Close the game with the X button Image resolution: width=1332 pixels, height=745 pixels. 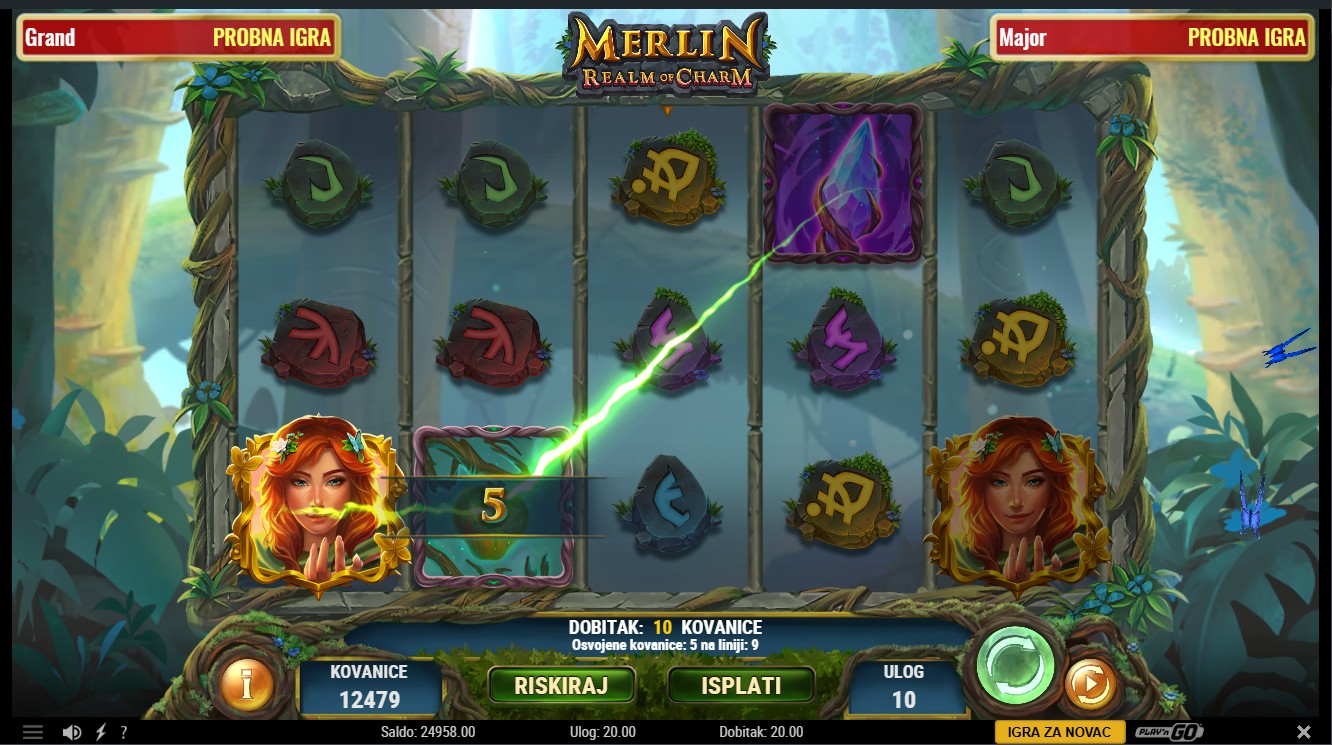click(1303, 732)
